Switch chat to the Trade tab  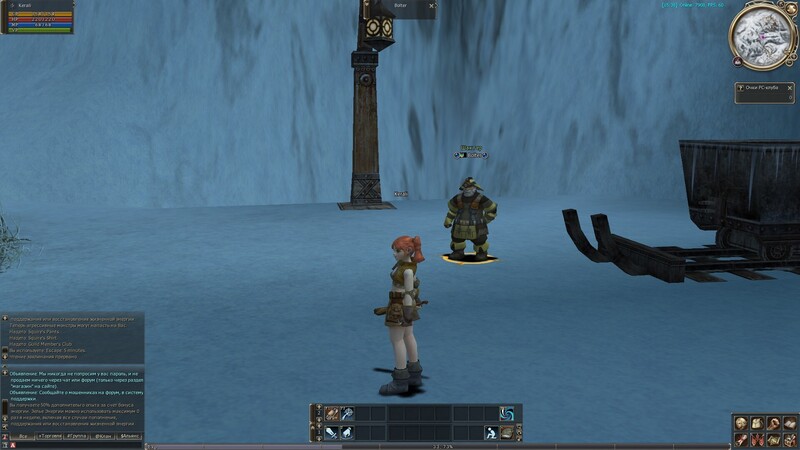point(48,437)
